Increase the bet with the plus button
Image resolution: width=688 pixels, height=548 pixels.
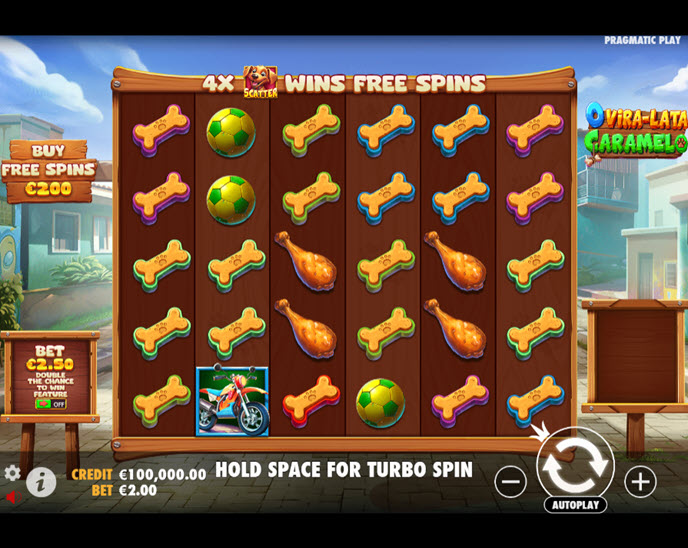click(x=640, y=482)
